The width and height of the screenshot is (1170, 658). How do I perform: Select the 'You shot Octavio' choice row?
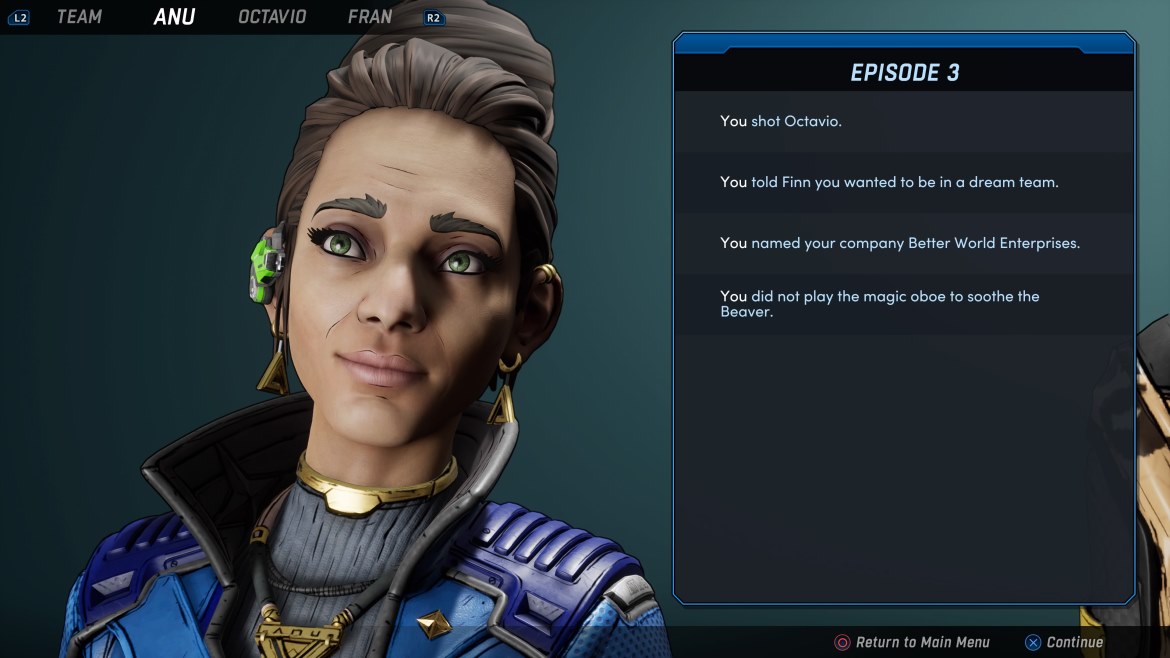(x=904, y=121)
